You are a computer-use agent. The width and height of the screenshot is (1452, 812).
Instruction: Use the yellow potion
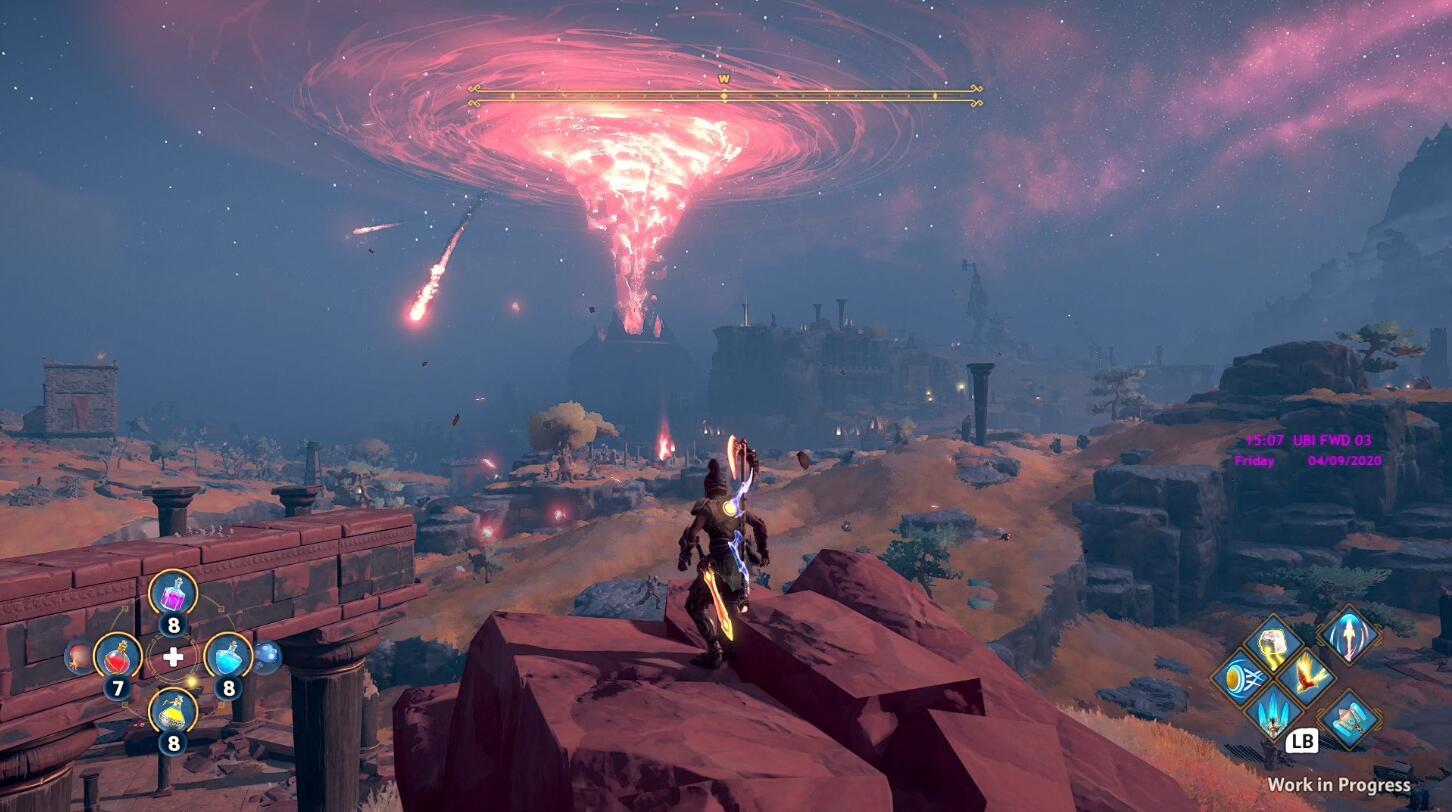(173, 710)
